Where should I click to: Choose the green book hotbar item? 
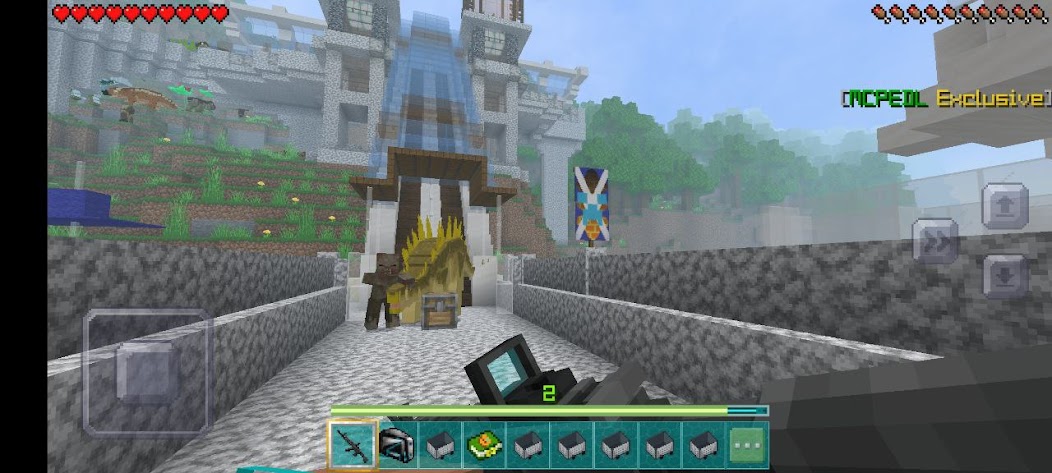[x=484, y=444]
